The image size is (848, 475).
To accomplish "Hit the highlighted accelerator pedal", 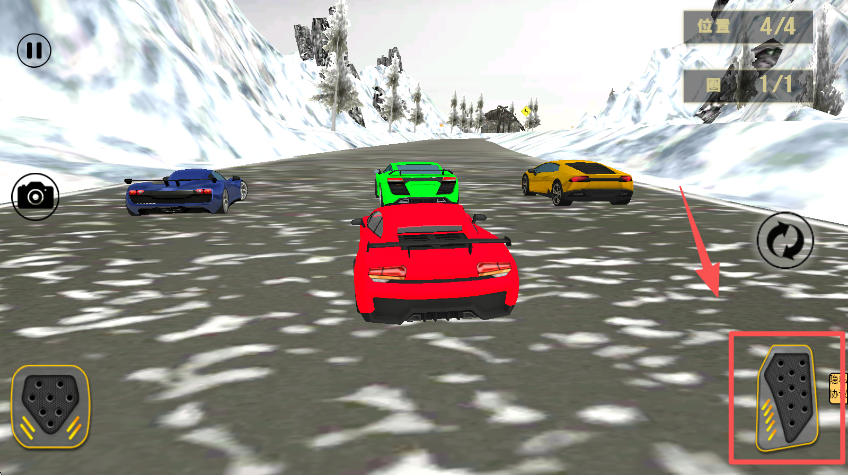I will (787, 398).
